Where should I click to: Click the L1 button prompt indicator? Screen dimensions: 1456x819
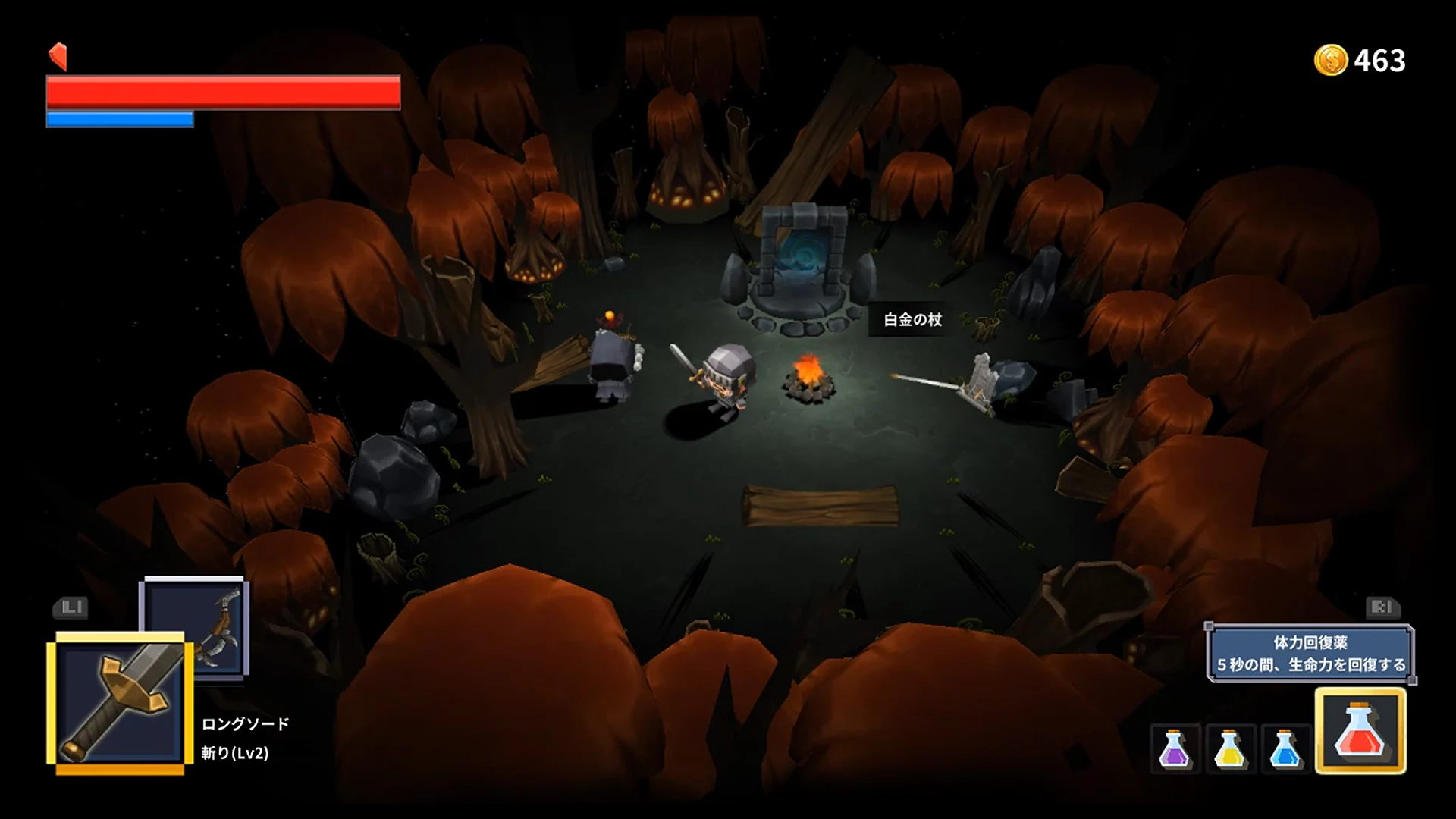[x=69, y=608]
